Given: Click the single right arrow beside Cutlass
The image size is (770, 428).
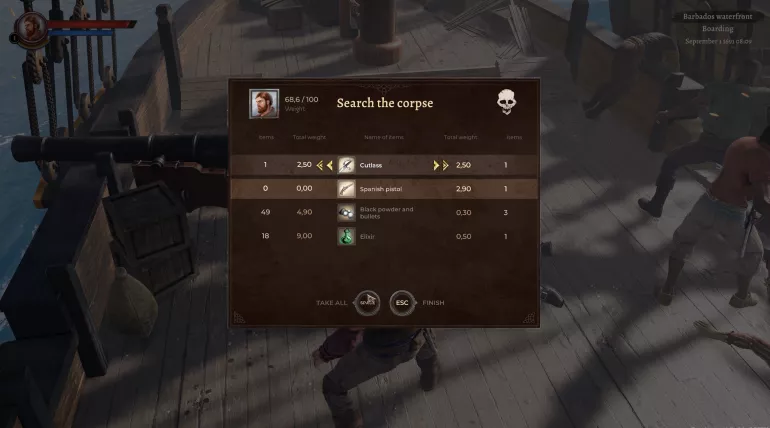Looking at the screenshot, I should click(x=435, y=165).
